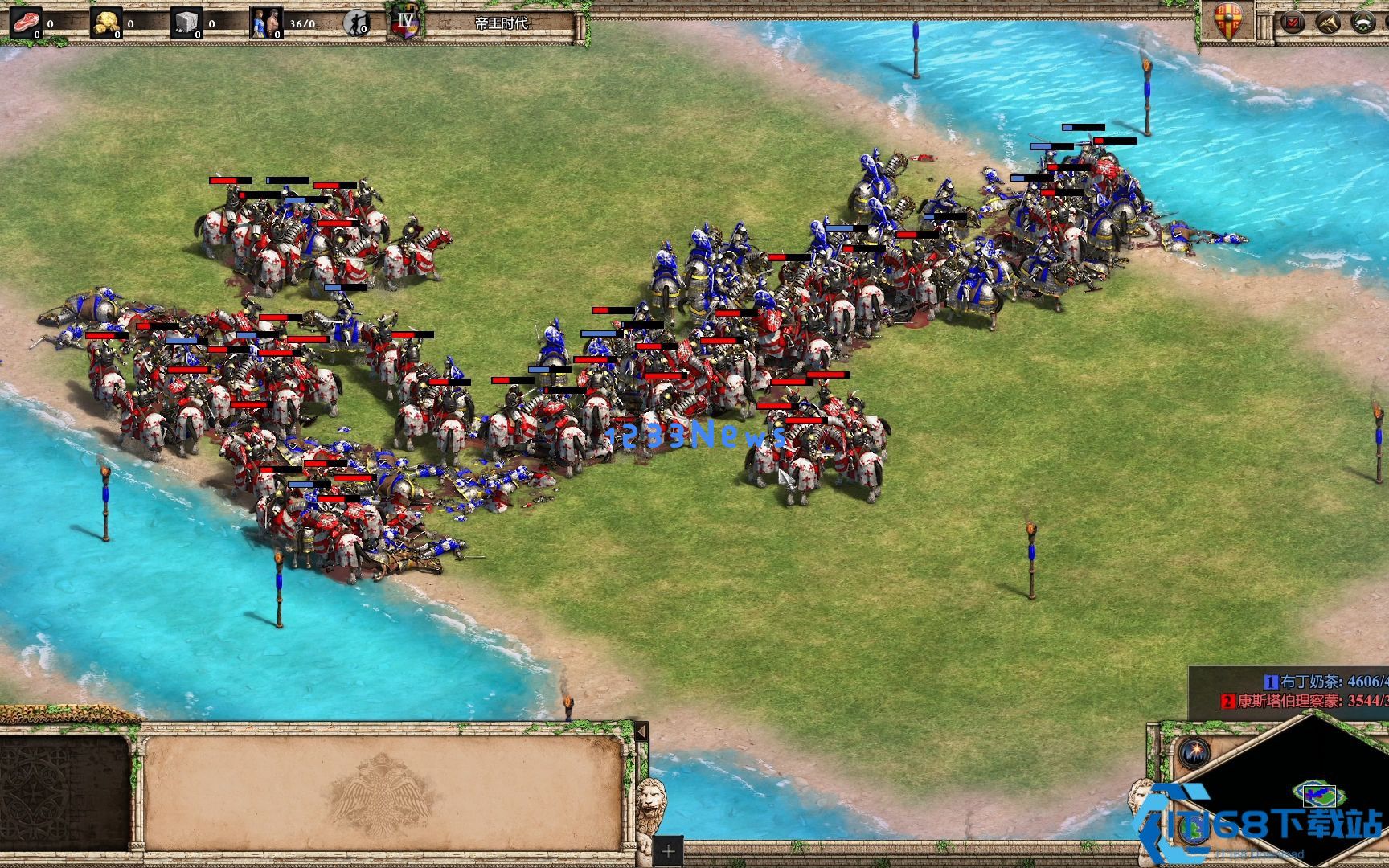Open the objectives checkmark button
Screen dimensions: 1389x868
[1293, 23]
